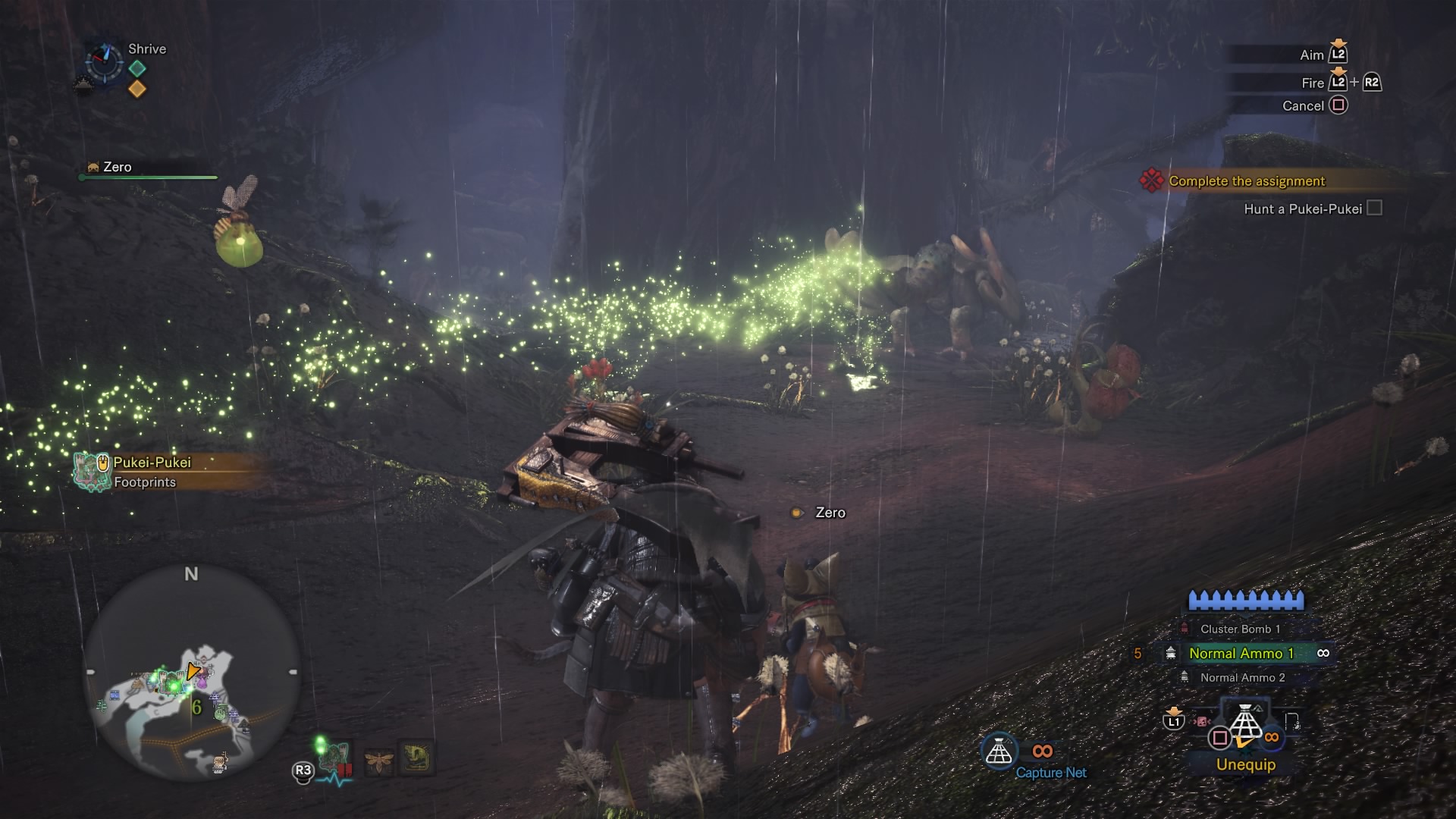
Task: Click the circular minimap
Action: (x=191, y=674)
